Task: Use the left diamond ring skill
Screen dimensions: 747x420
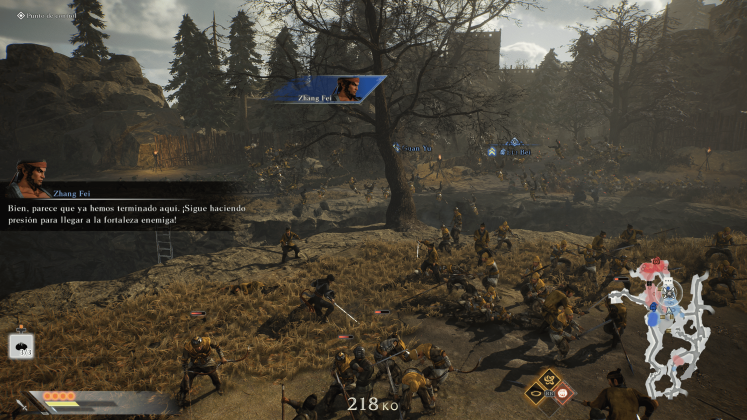Action: coord(533,394)
